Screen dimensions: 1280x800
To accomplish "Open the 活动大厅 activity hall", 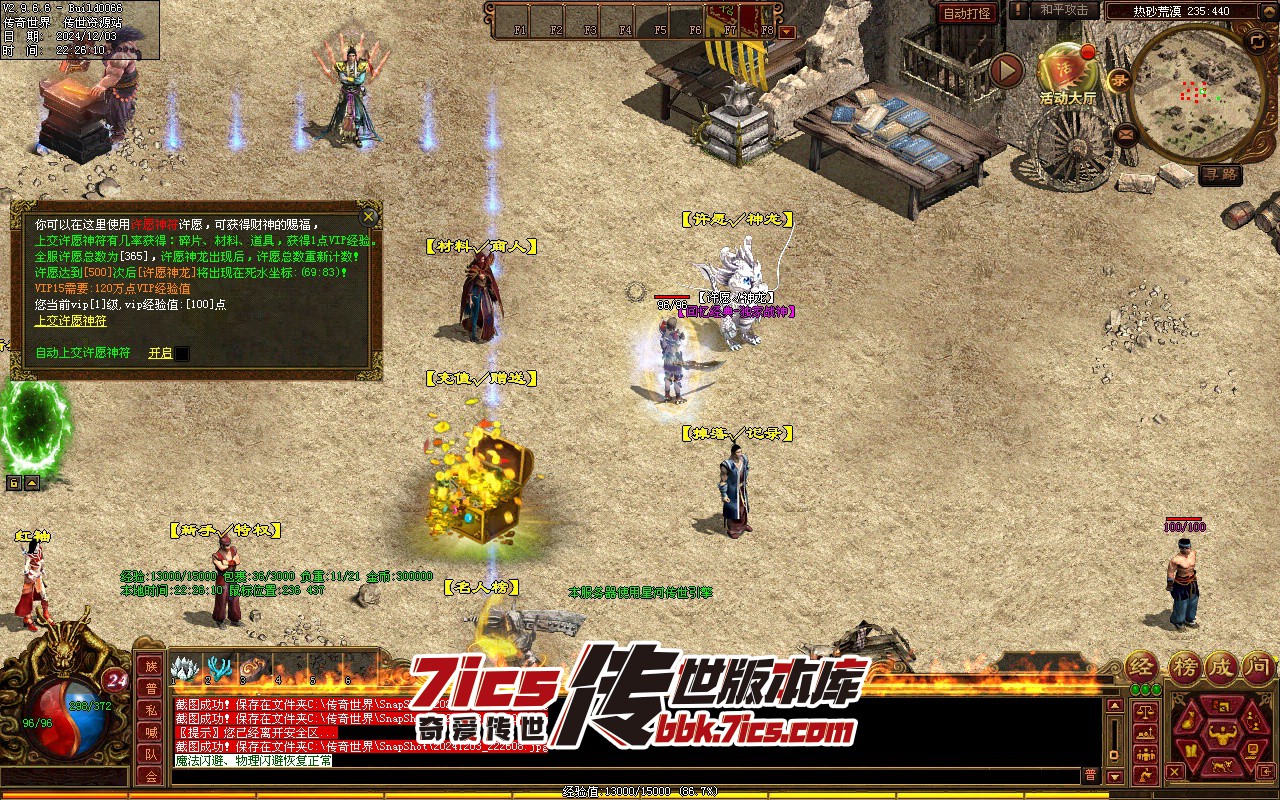I will click(x=1067, y=70).
